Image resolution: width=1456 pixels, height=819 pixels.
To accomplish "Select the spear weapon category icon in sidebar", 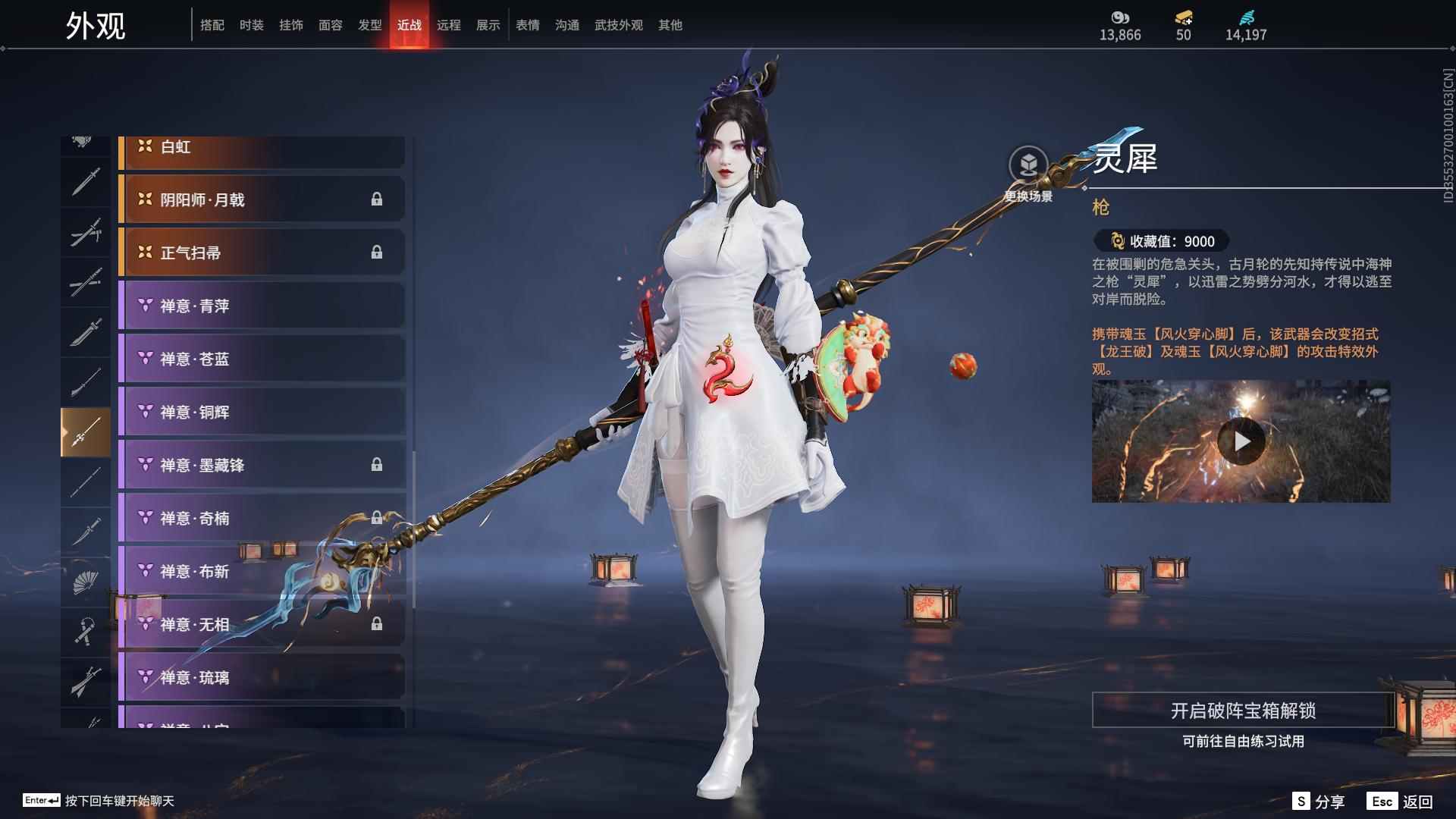I will pos(86,428).
